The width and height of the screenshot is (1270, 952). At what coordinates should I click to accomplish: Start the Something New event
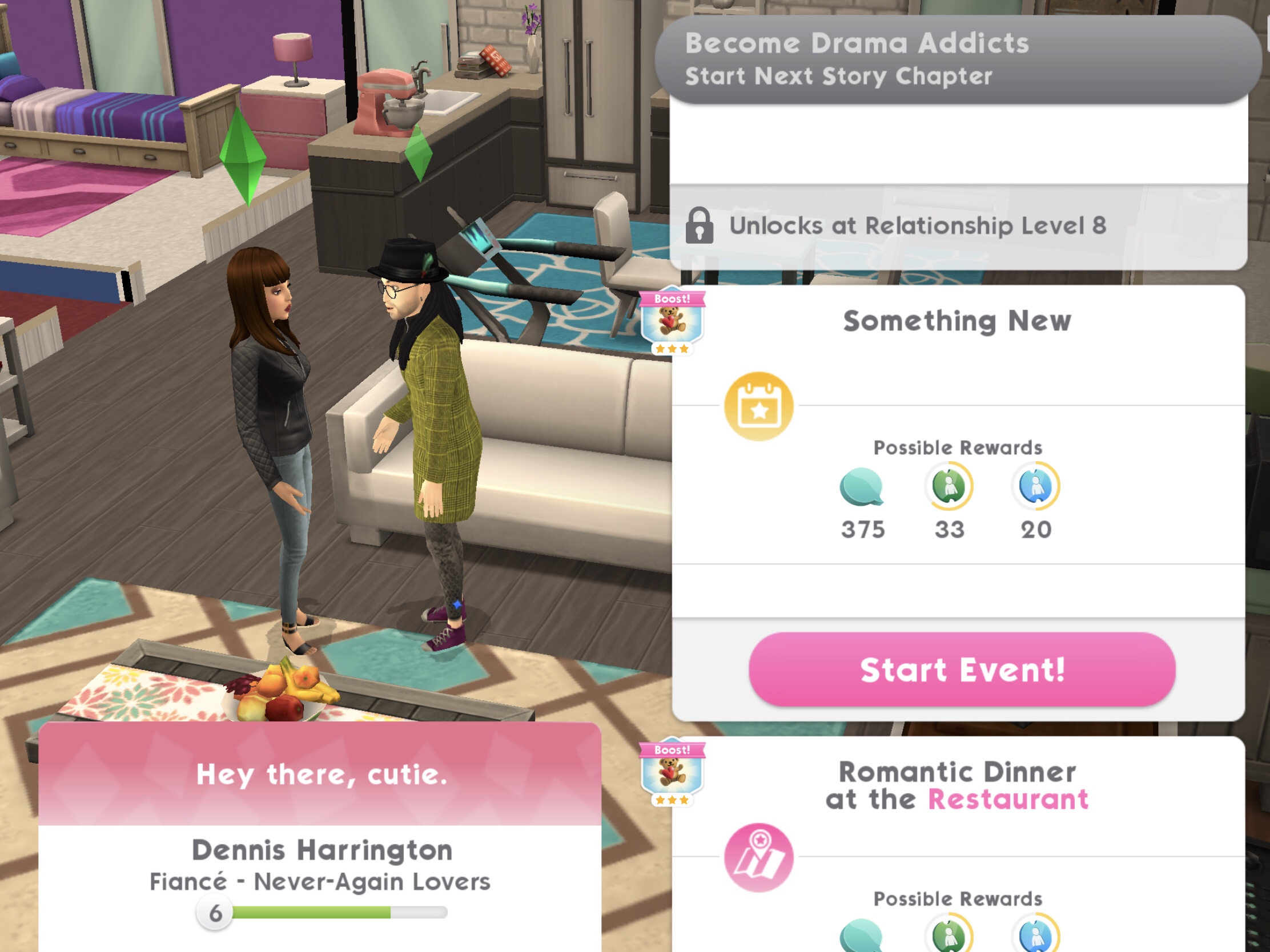tap(962, 669)
